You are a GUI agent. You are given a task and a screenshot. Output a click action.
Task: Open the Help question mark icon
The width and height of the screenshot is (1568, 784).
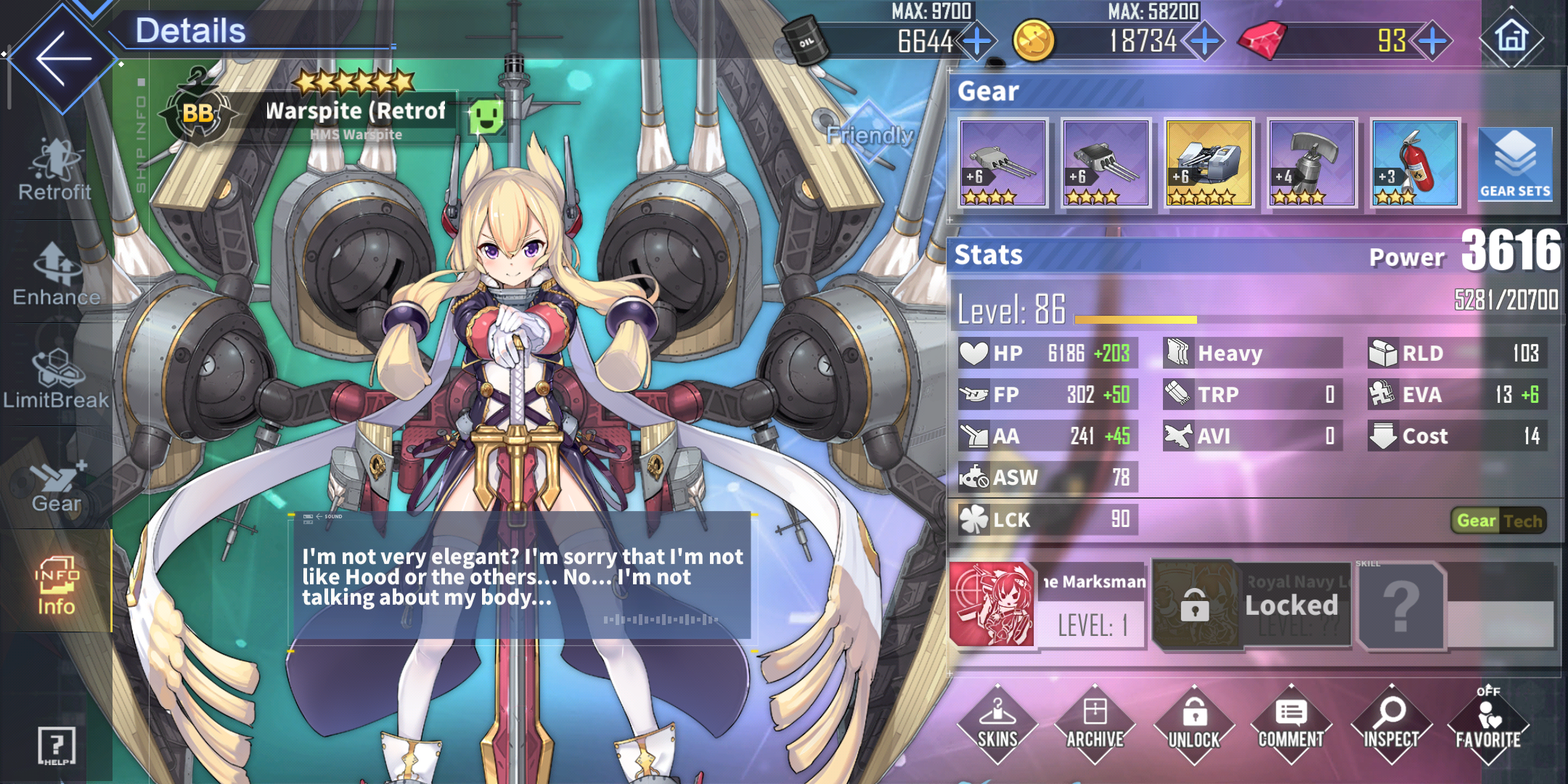click(56, 745)
